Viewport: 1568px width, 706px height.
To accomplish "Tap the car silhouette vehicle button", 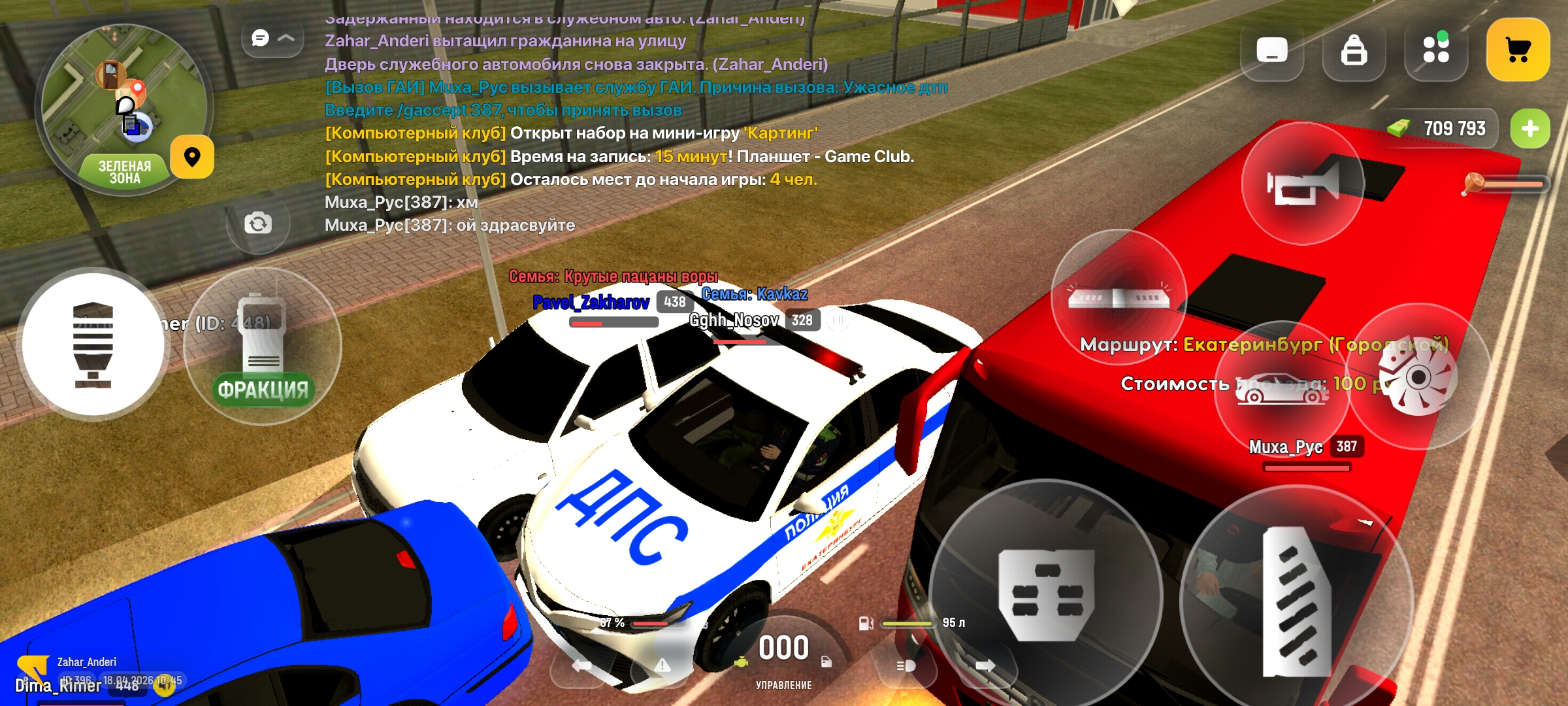I will tap(1281, 390).
